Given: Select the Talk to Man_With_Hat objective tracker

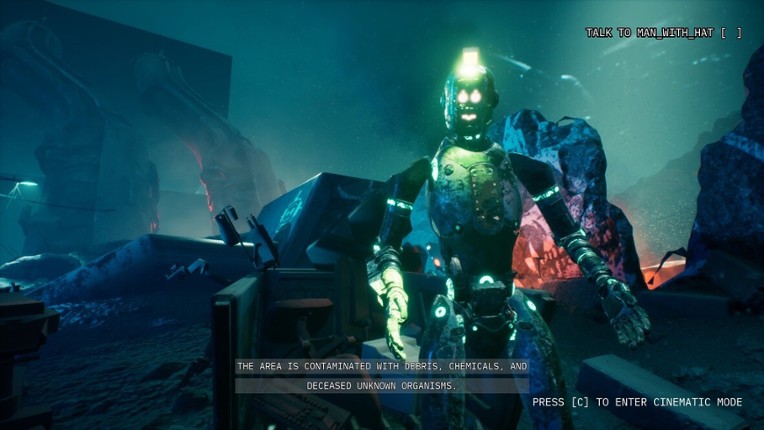Looking at the screenshot, I should [663, 33].
